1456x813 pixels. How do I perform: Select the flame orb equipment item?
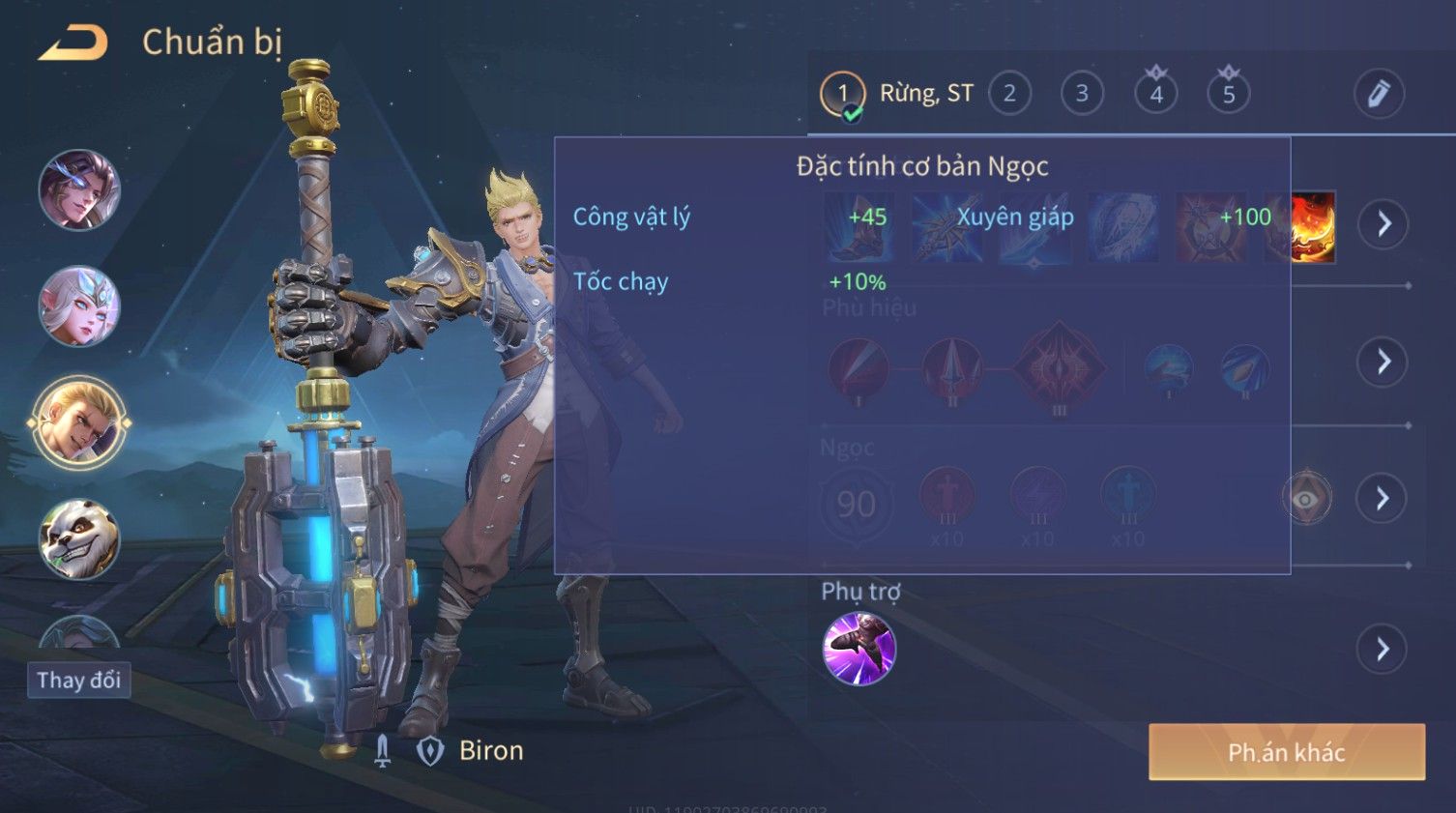click(x=1312, y=227)
